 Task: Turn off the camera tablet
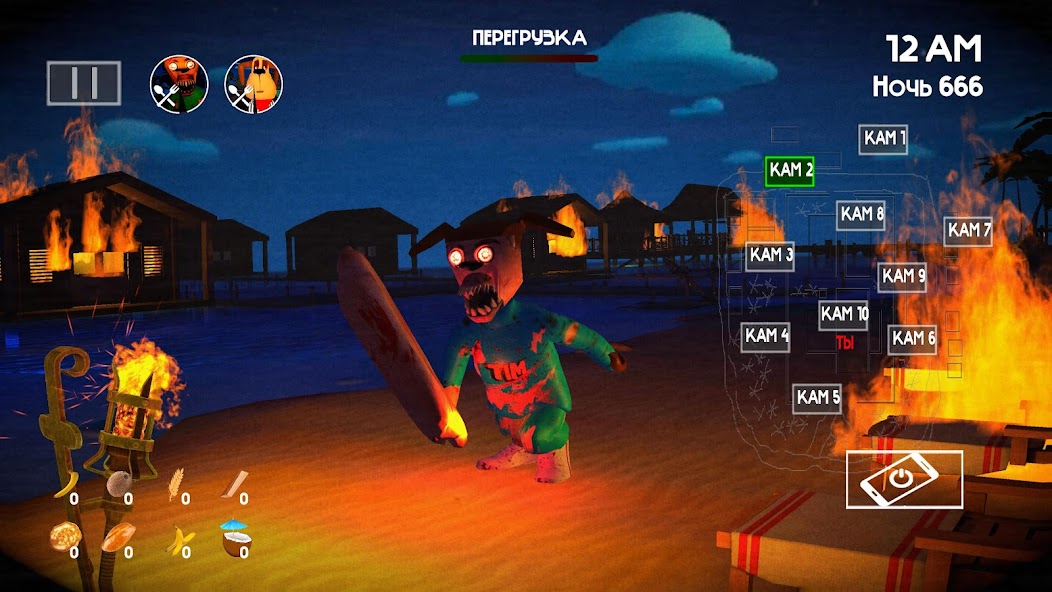(x=904, y=479)
